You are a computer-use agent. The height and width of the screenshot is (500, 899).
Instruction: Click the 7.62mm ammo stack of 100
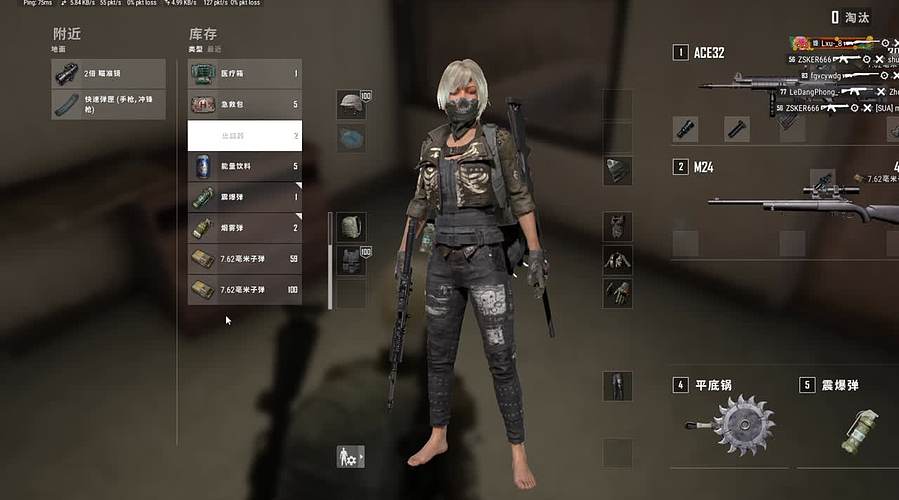245,290
